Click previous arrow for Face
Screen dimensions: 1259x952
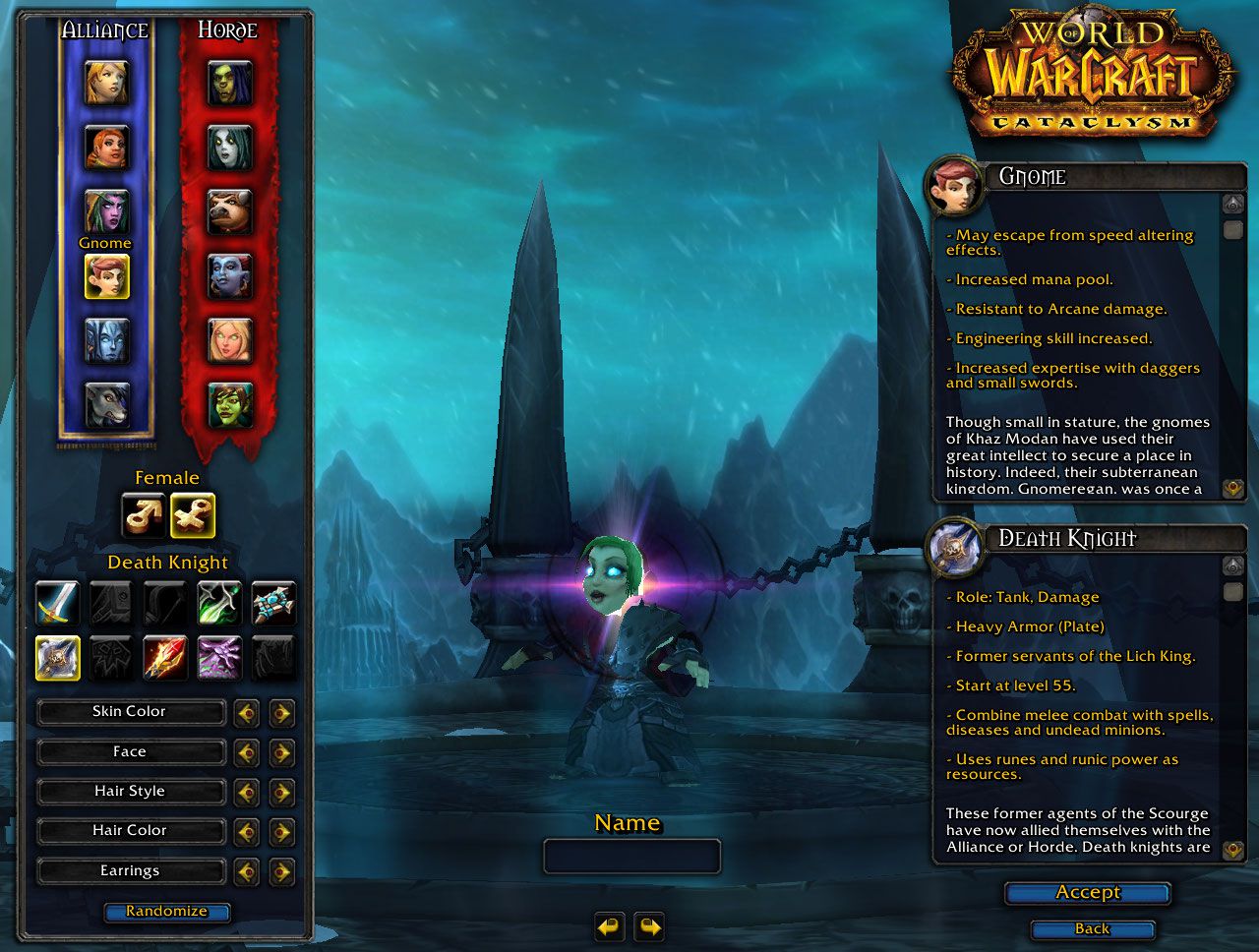click(x=246, y=752)
